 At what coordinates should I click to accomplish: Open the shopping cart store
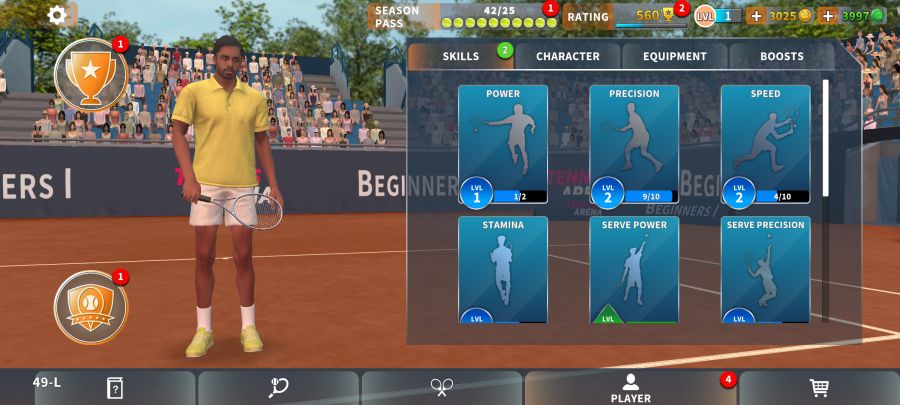click(818, 388)
